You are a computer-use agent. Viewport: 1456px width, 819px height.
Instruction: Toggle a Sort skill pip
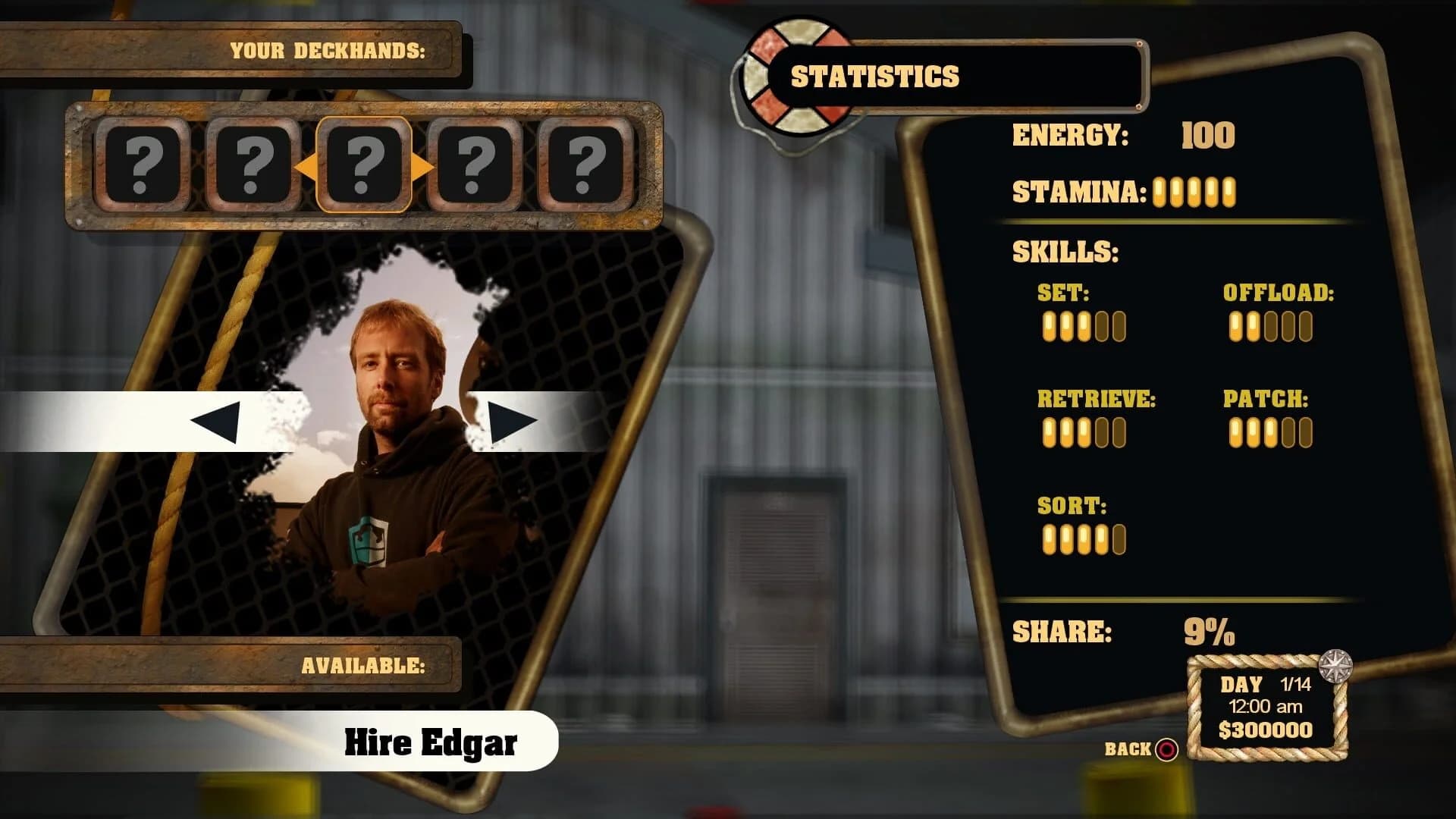(x=1083, y=538)
